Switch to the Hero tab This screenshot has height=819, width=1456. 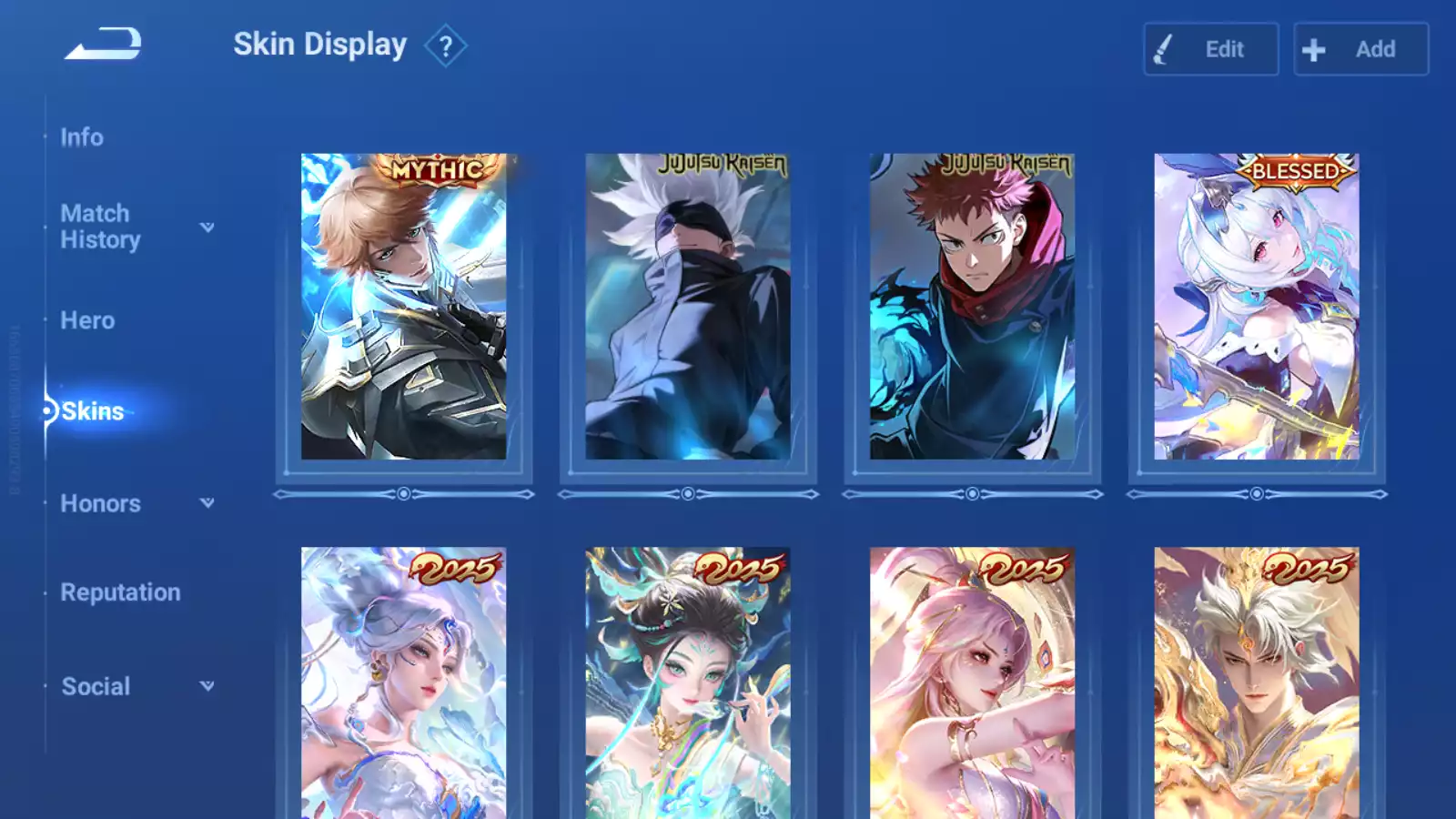coord(87,320)
